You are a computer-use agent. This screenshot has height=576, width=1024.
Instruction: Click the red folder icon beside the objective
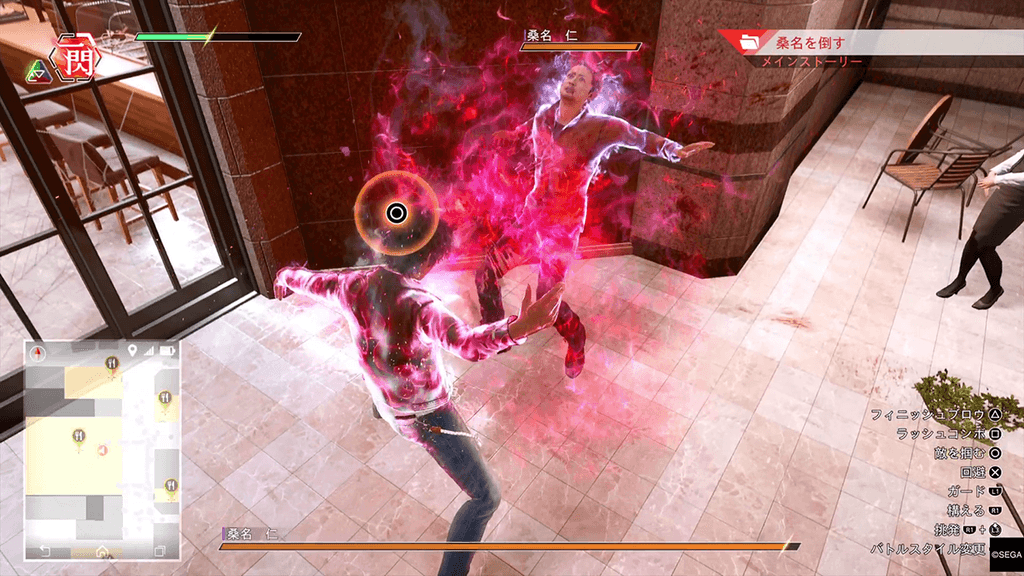click(x=746, y=42)
